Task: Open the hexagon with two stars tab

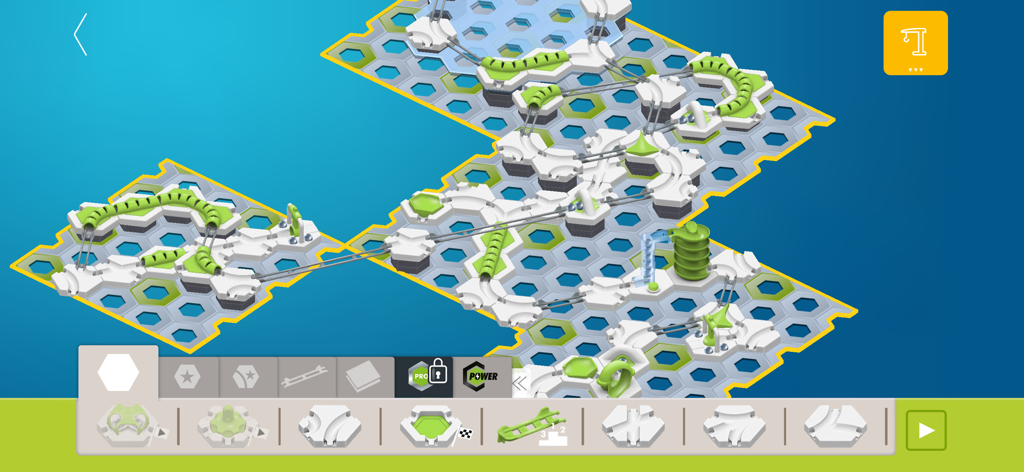Action: point(246,377)
